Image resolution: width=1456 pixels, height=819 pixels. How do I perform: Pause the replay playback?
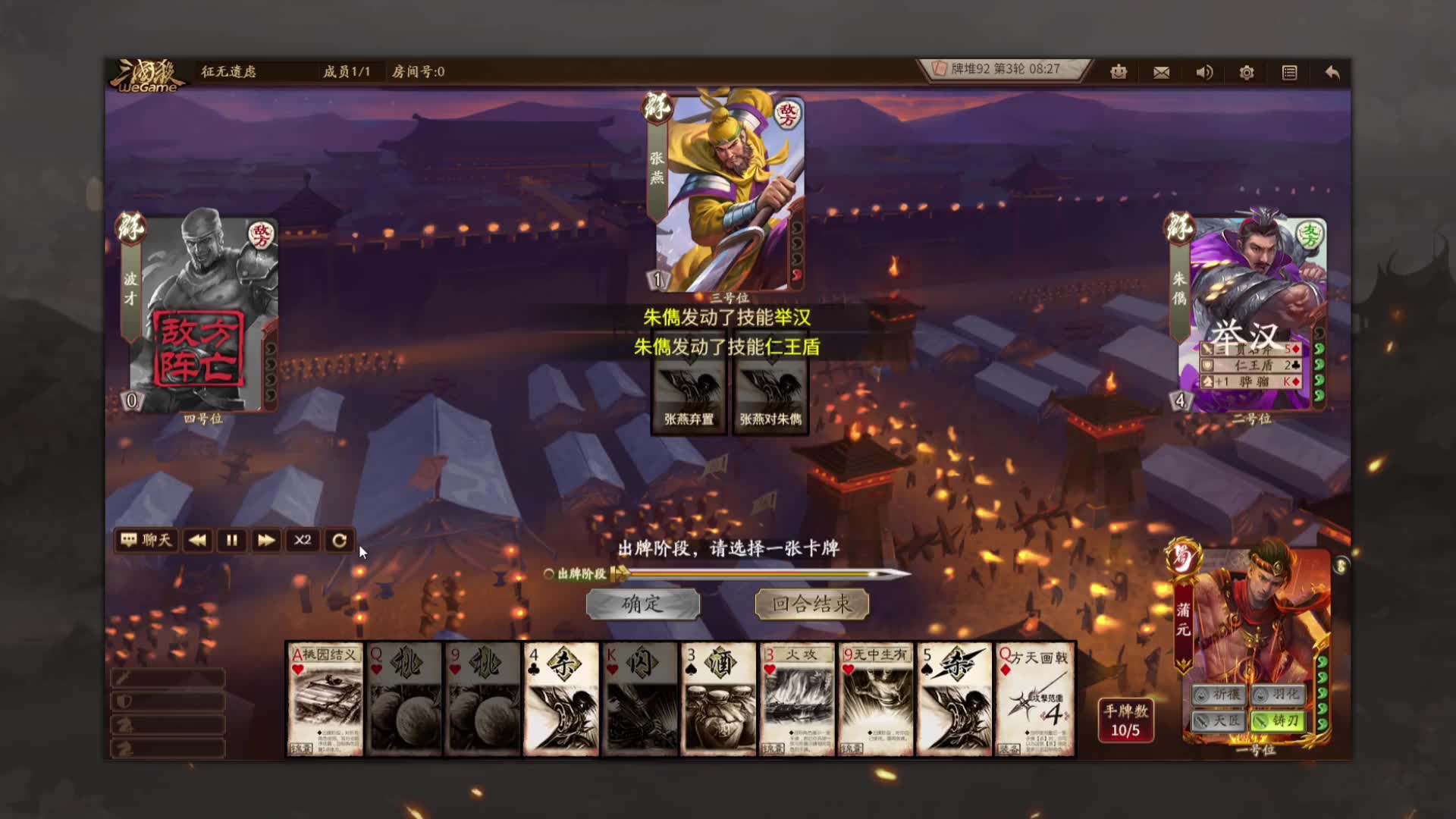click(x=231, y=540)
